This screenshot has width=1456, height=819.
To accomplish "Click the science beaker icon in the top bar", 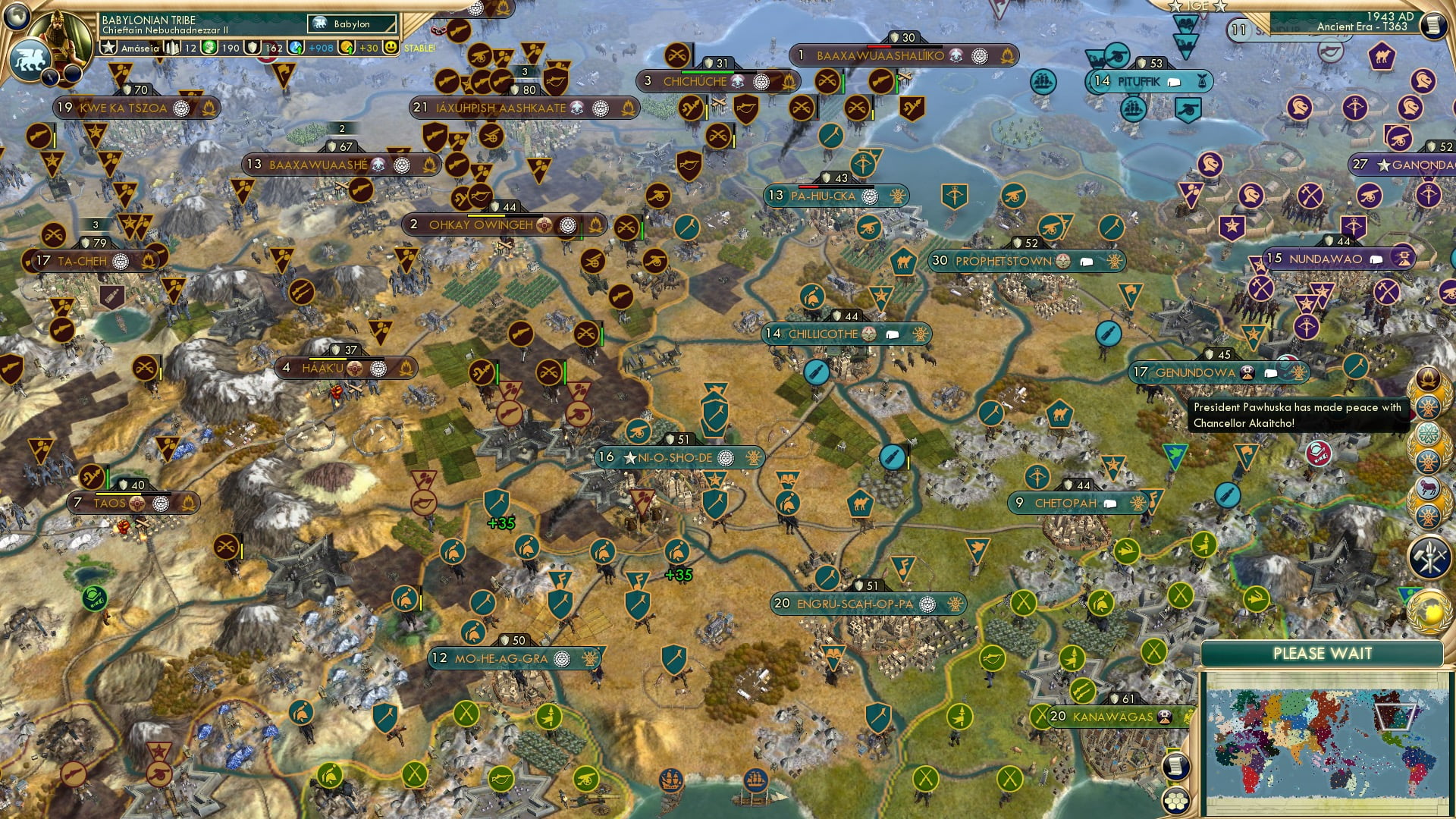I will [209, 48].
